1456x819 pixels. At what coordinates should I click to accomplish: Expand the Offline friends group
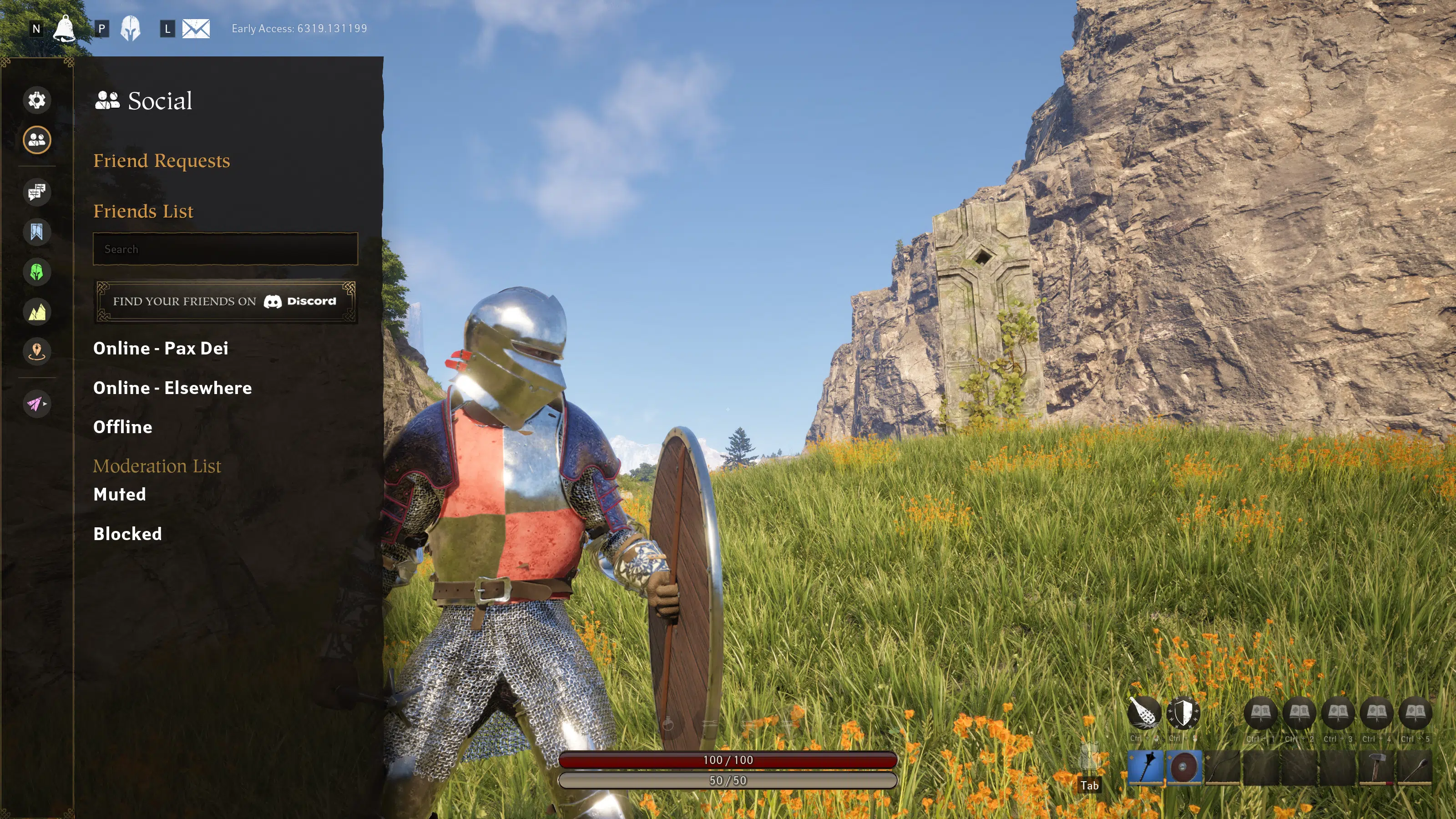tap(123, 427)
